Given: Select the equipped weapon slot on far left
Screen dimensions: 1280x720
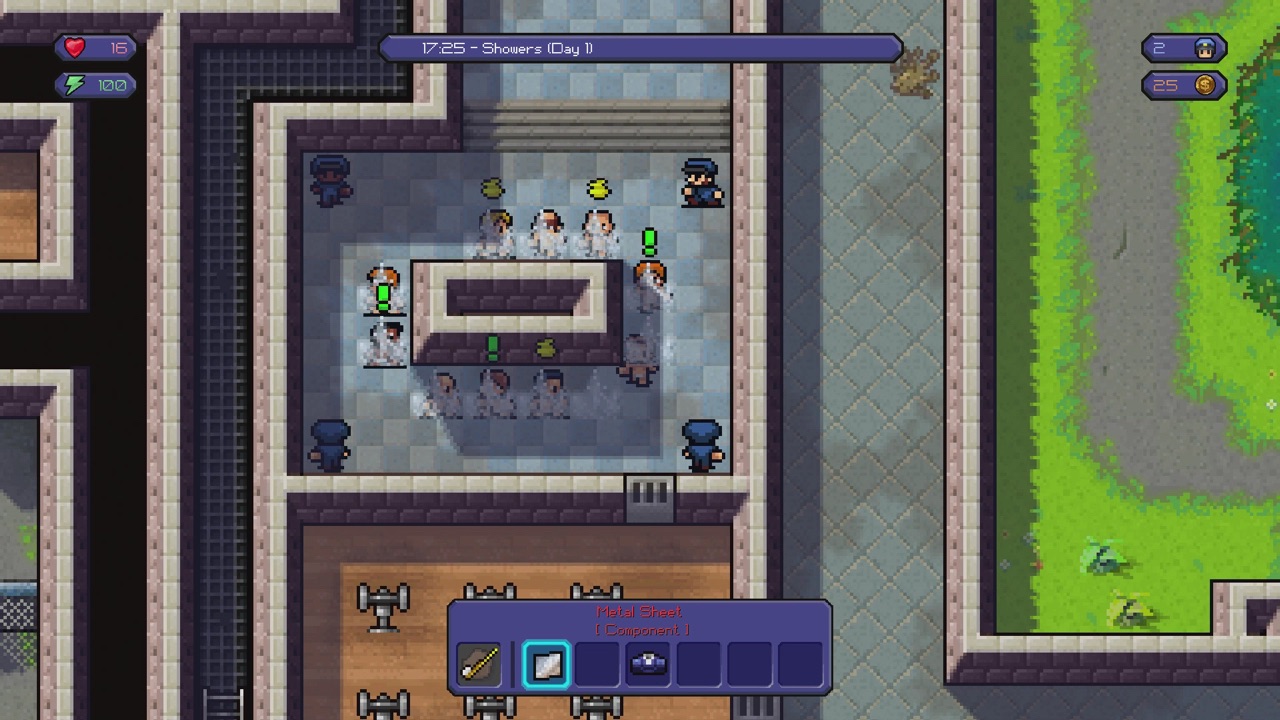Looking at the screenshot, I should [x=478, y=664].
